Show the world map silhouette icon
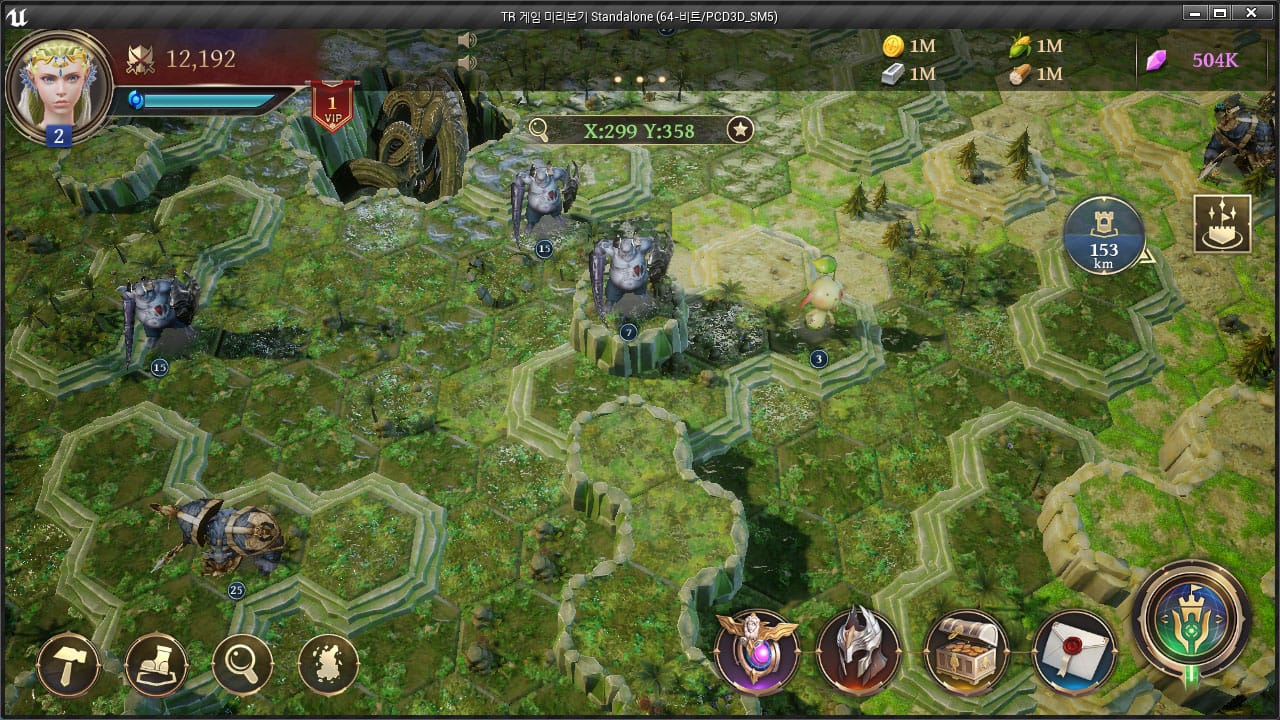This screenshot has height=720, width=1280. click(328, 664)
